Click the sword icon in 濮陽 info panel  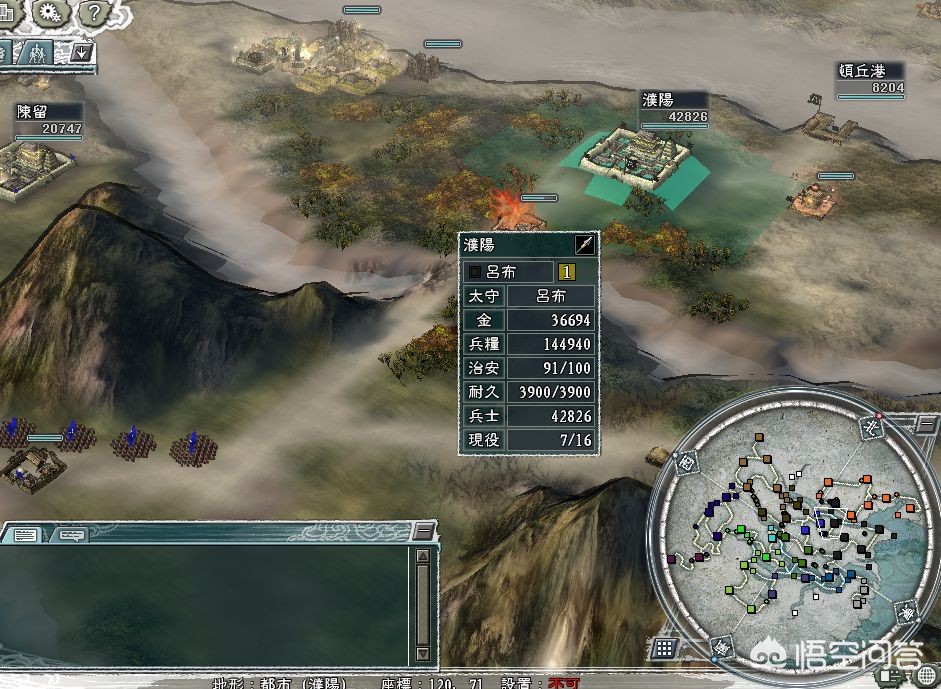[585, 245]
